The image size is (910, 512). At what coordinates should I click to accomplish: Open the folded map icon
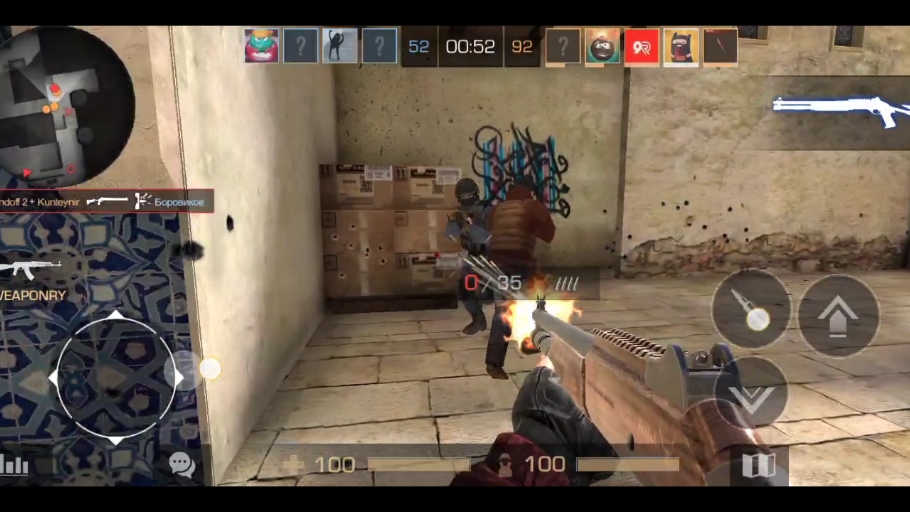pyautogui.click(x=758, y=465)
